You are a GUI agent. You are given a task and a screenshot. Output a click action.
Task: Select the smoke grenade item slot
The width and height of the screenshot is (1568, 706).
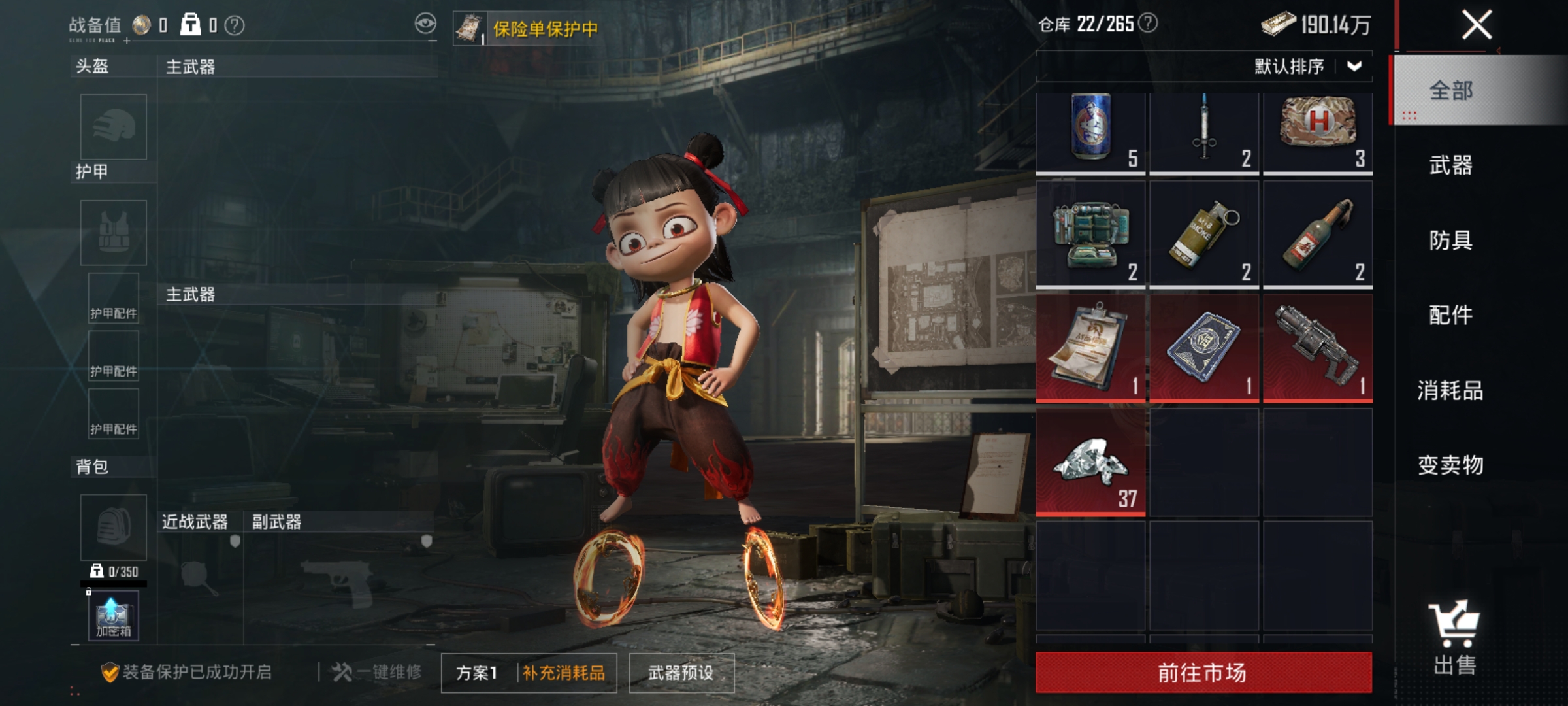click(x=1203, y=235)
